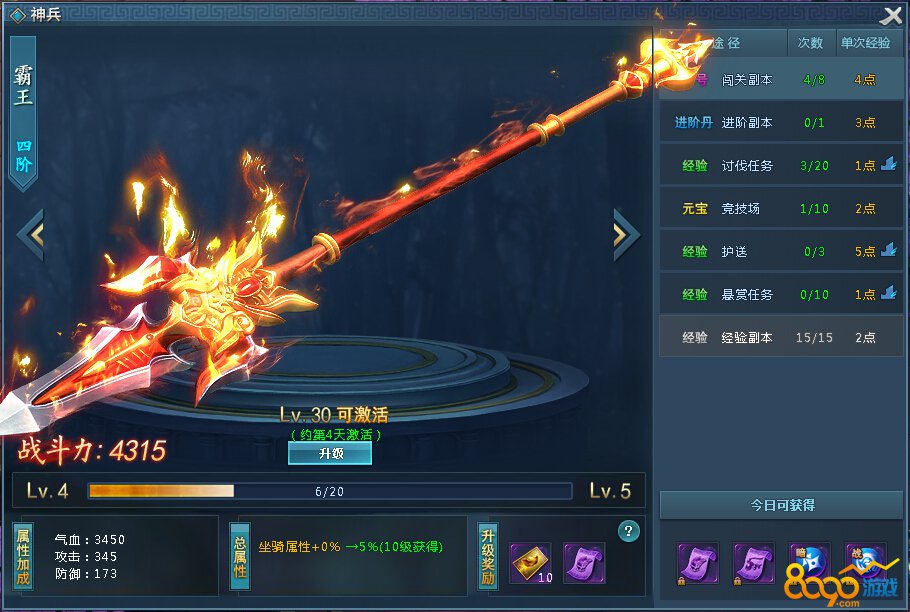Choose the 竞技场 arena row
Screen dimensions: 910x612
781,209
